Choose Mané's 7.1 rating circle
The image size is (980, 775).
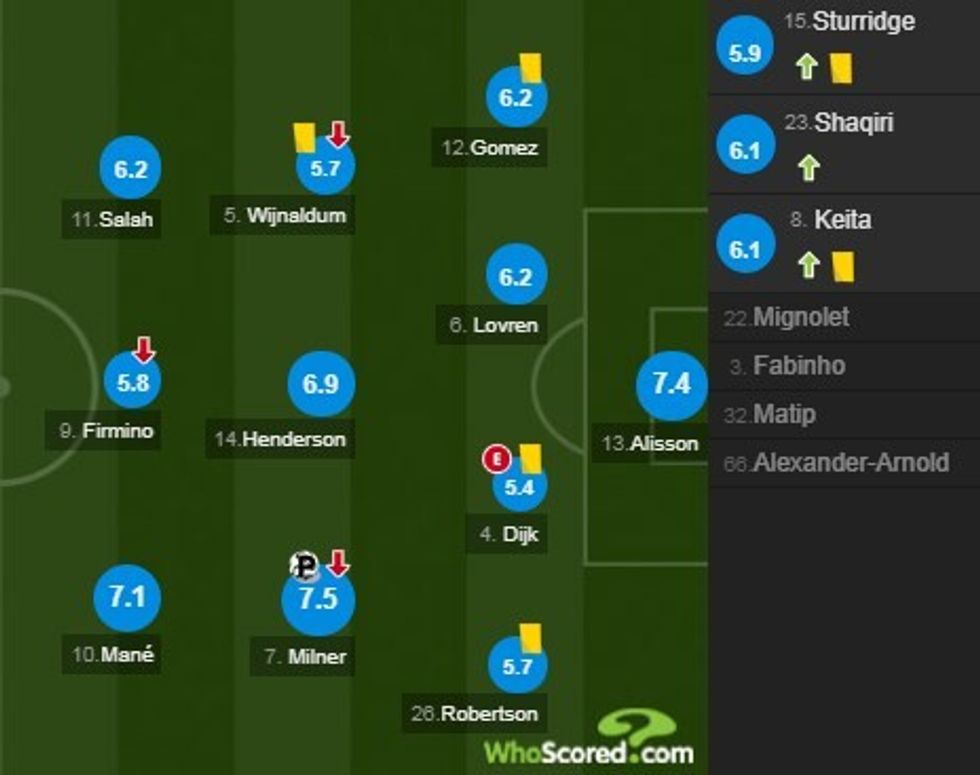(127, 598)
